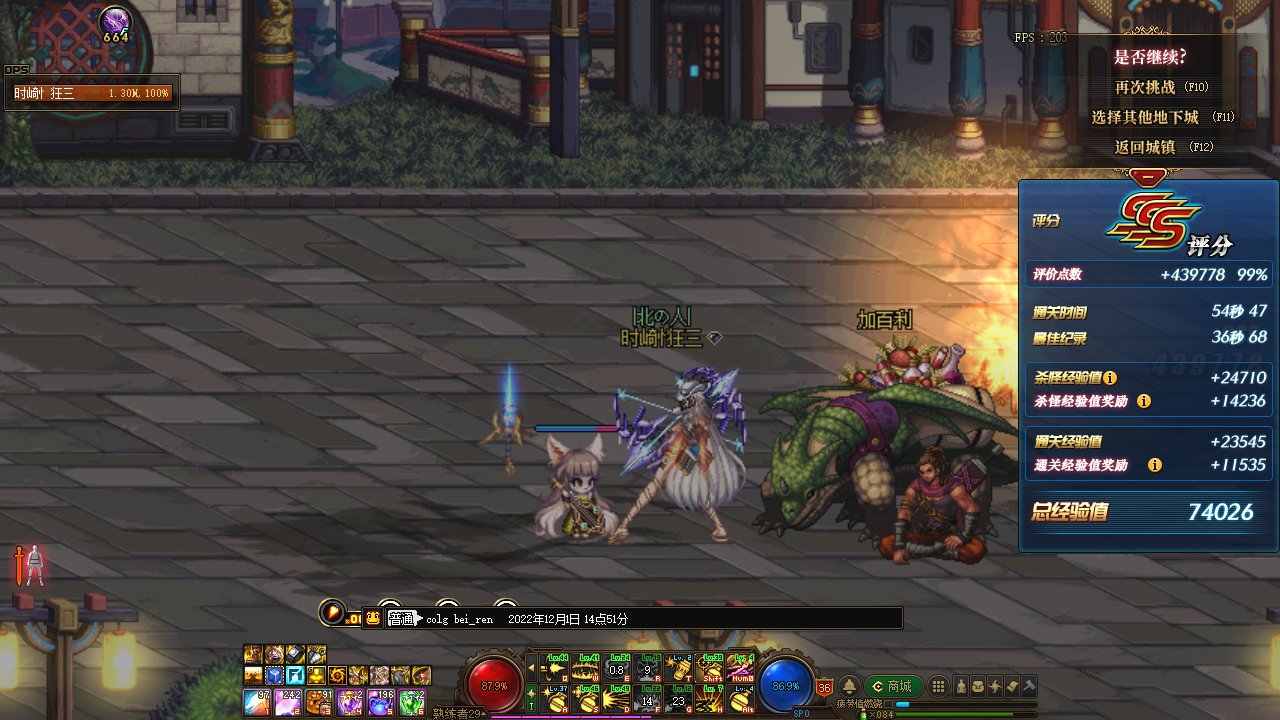Open the 商城 shop button
This screenshot has height=720, width=1280.
[893, 686]
